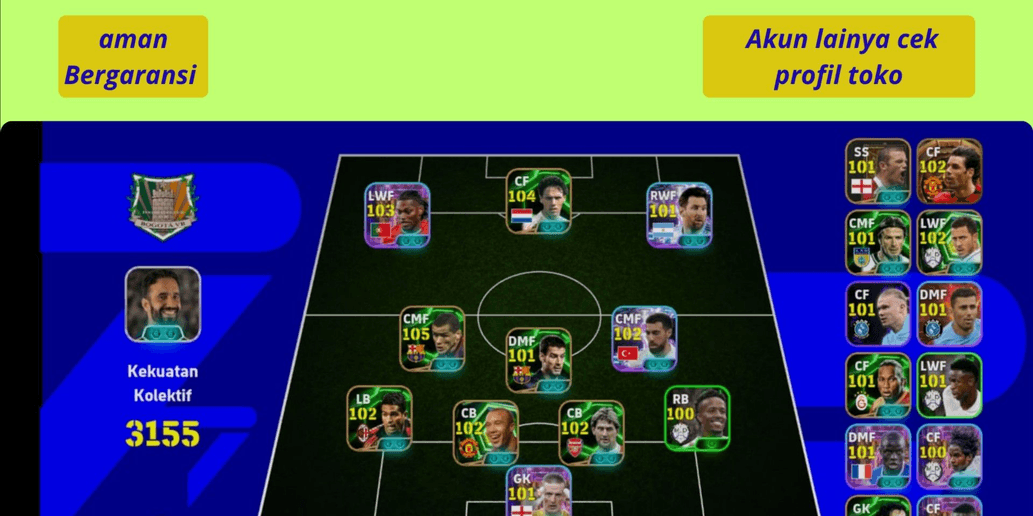Pick the RWF Argentina player card
Screen dimensions: 1033x516
pyautogui.click(x=679, y=214)
